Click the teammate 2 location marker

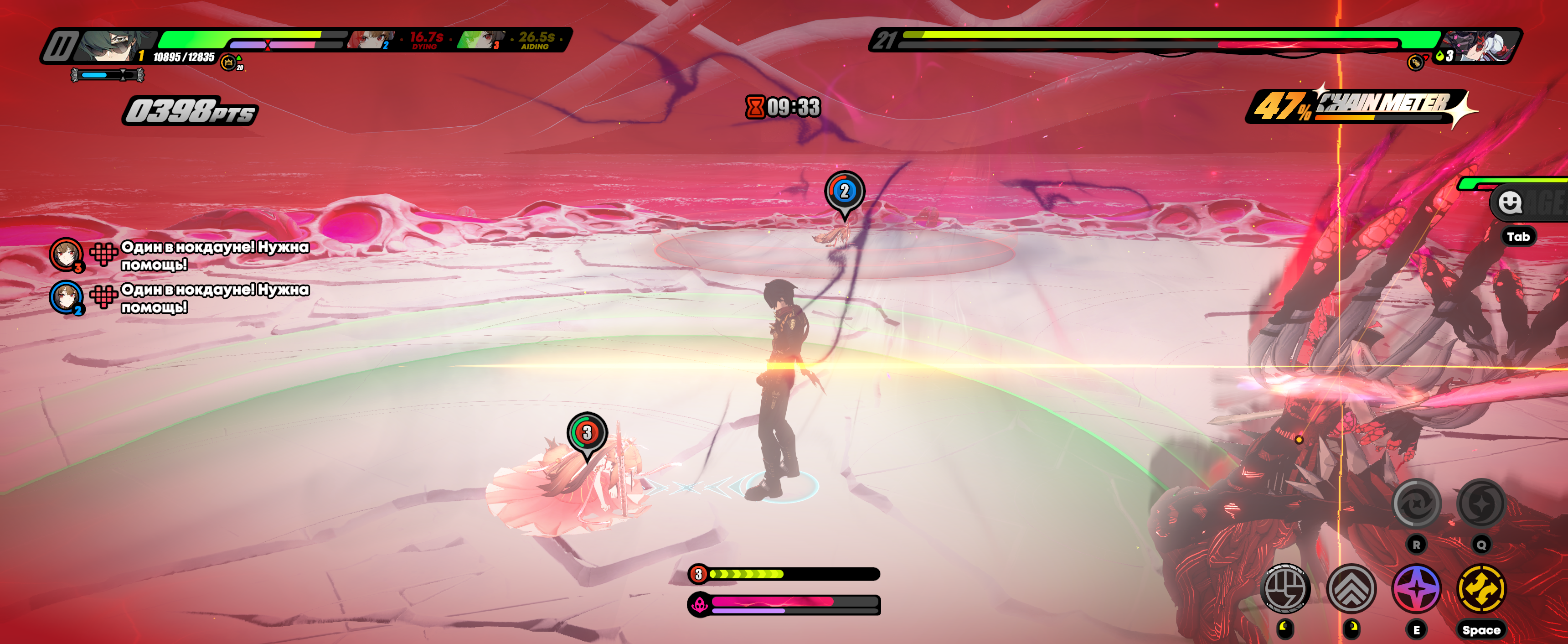844,192
